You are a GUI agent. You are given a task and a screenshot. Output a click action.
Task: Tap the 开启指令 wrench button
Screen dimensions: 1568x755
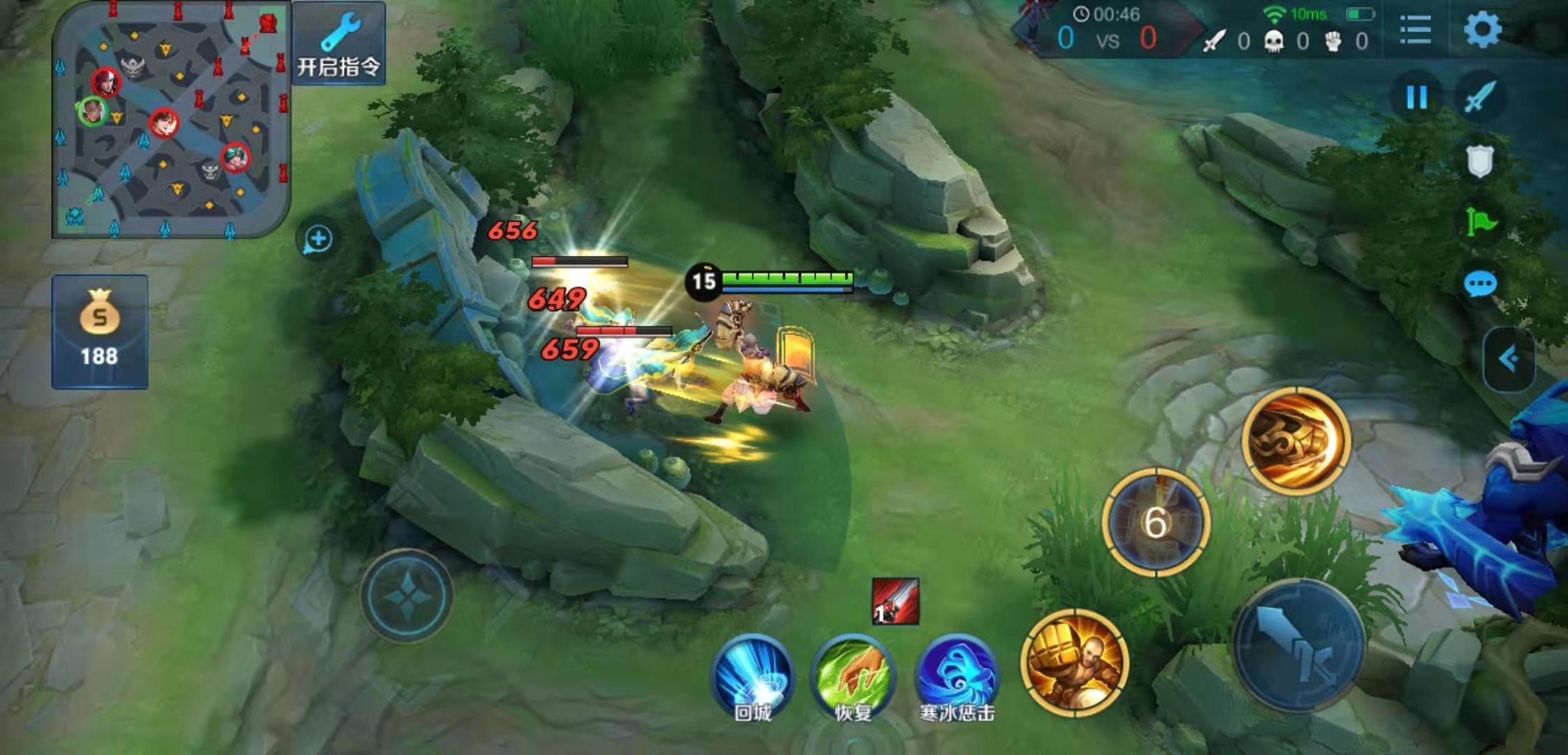click(x=339, y=43)
